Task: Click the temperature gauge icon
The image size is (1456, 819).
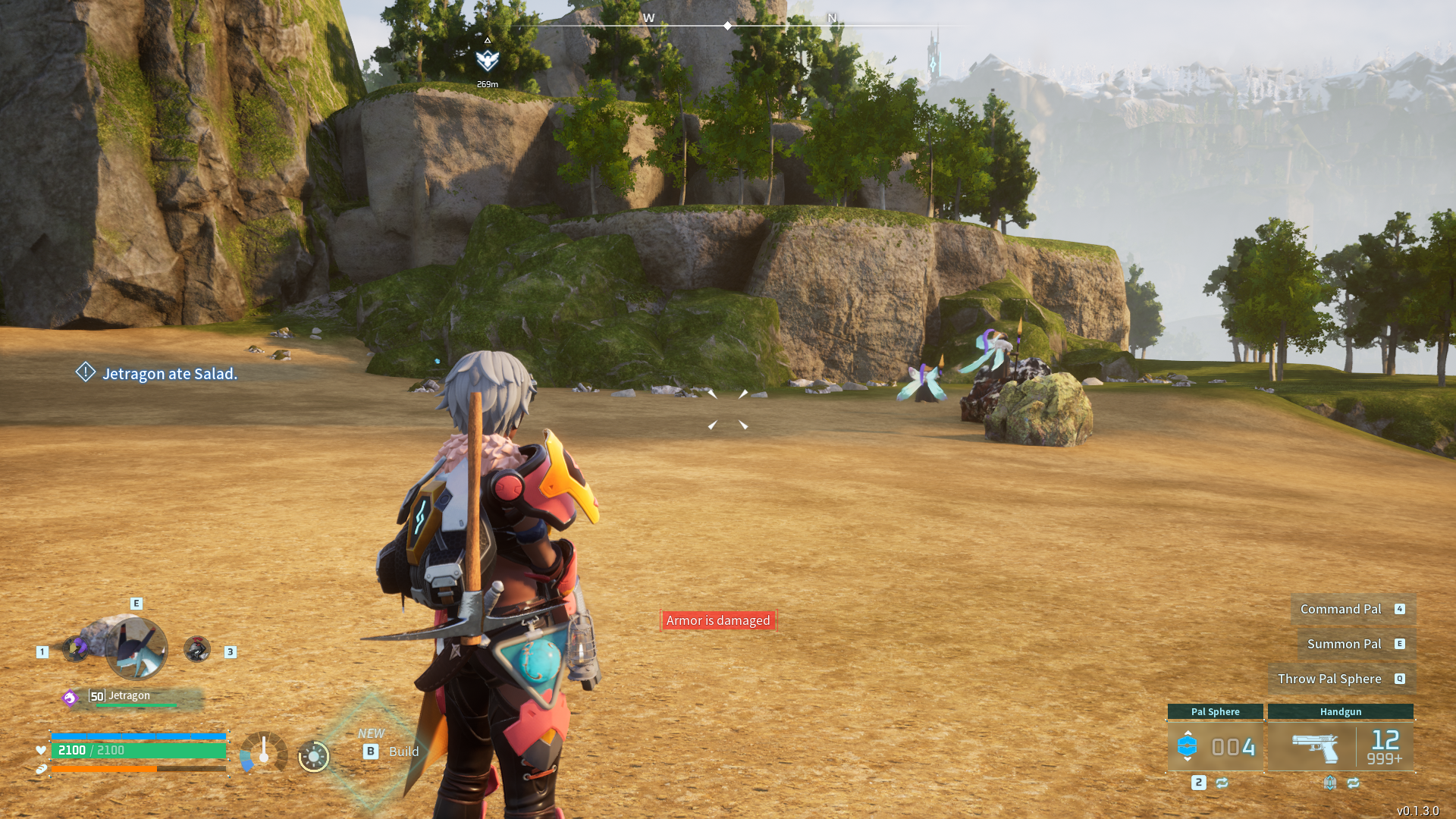Action: 263,752
